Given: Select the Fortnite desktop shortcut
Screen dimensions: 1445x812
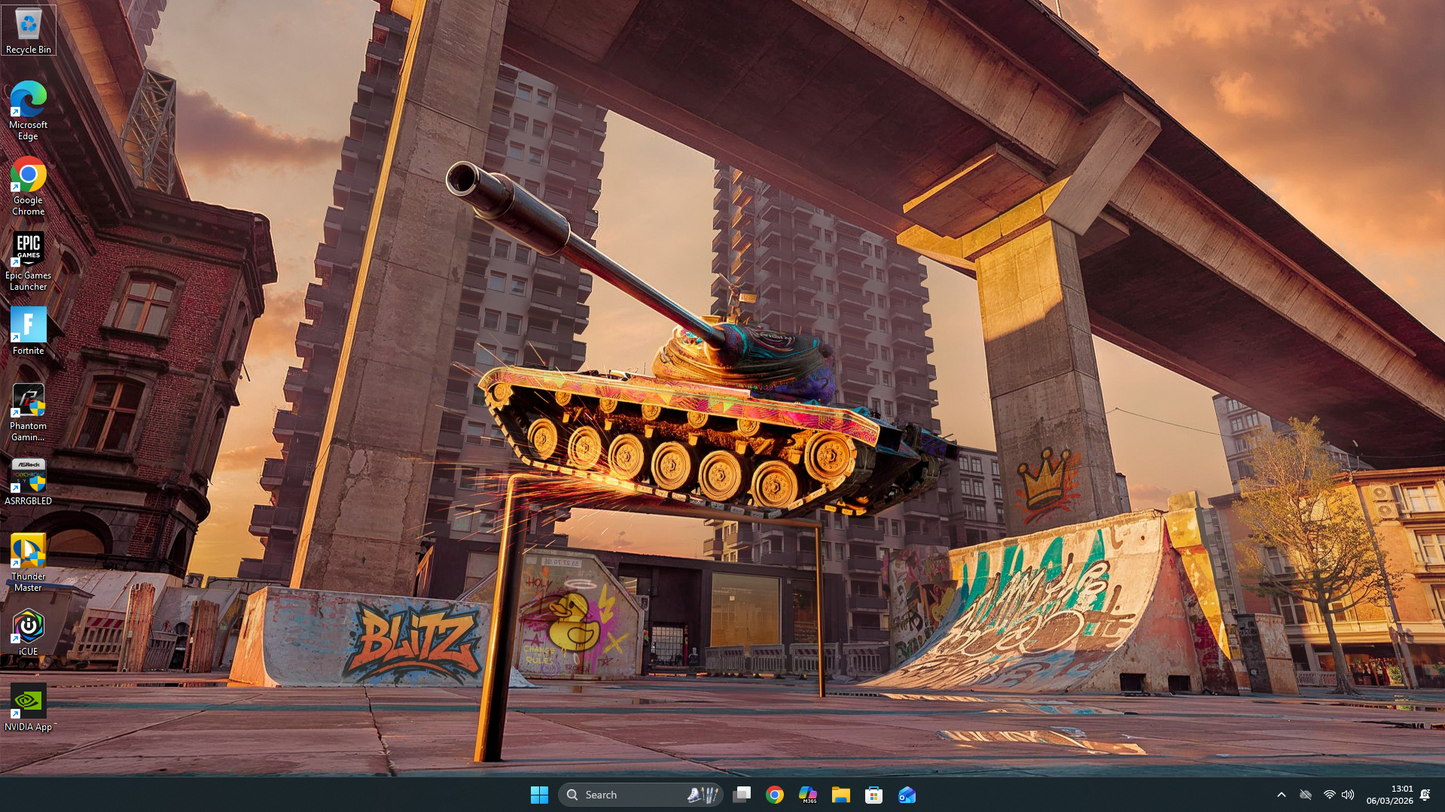Looking at the screenshot, I should tap(28, 328).
